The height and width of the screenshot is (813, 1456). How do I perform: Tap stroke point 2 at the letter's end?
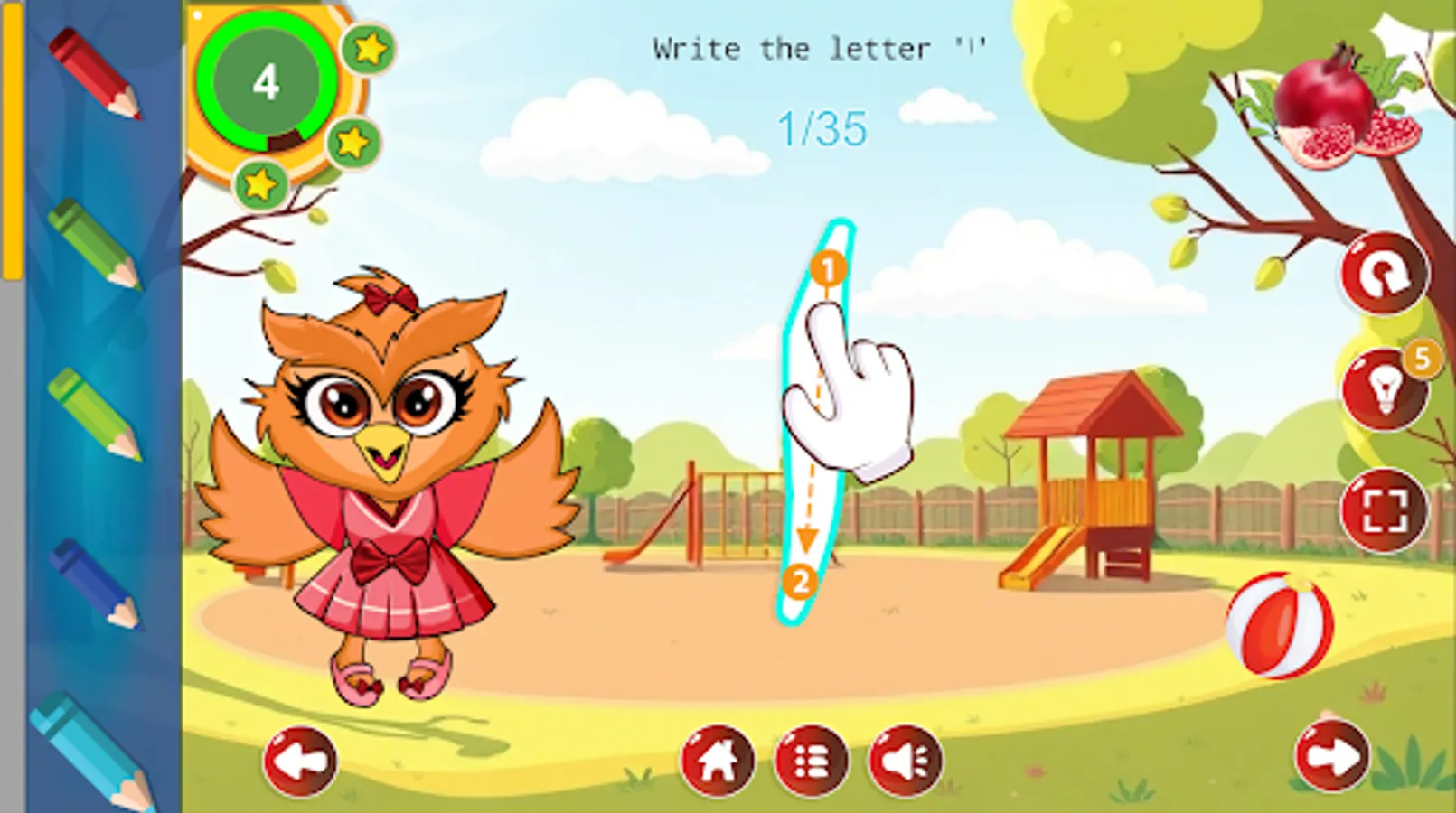pos(800,583)
